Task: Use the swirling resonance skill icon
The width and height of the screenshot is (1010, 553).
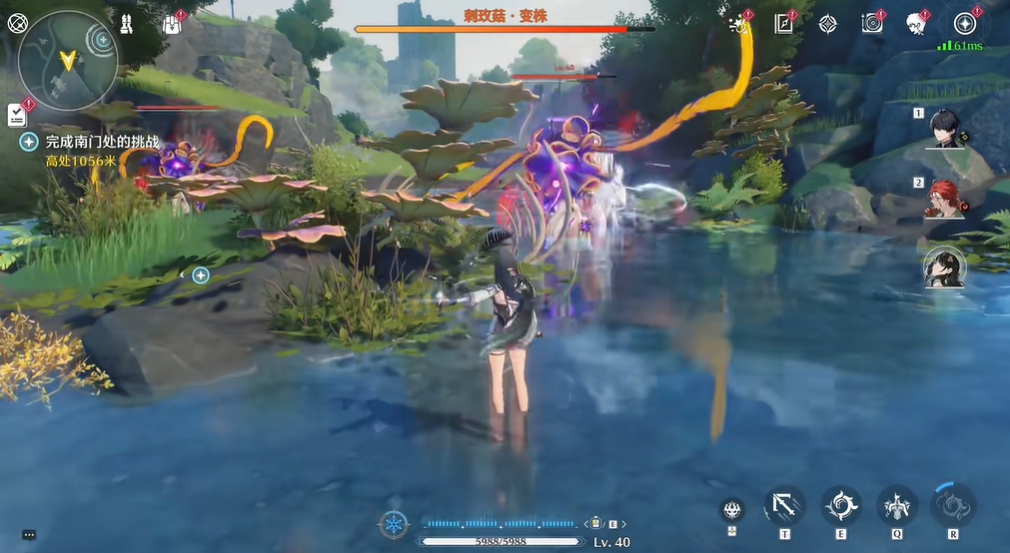Action: (840, 506)
